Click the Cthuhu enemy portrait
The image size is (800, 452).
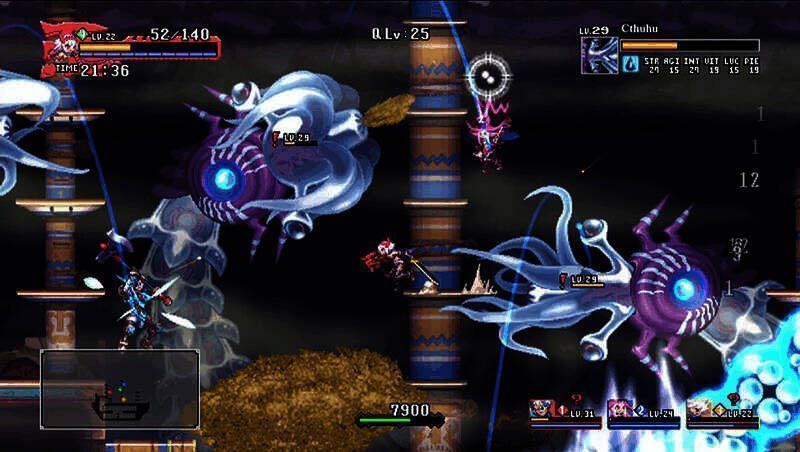(x=599, y=56)
